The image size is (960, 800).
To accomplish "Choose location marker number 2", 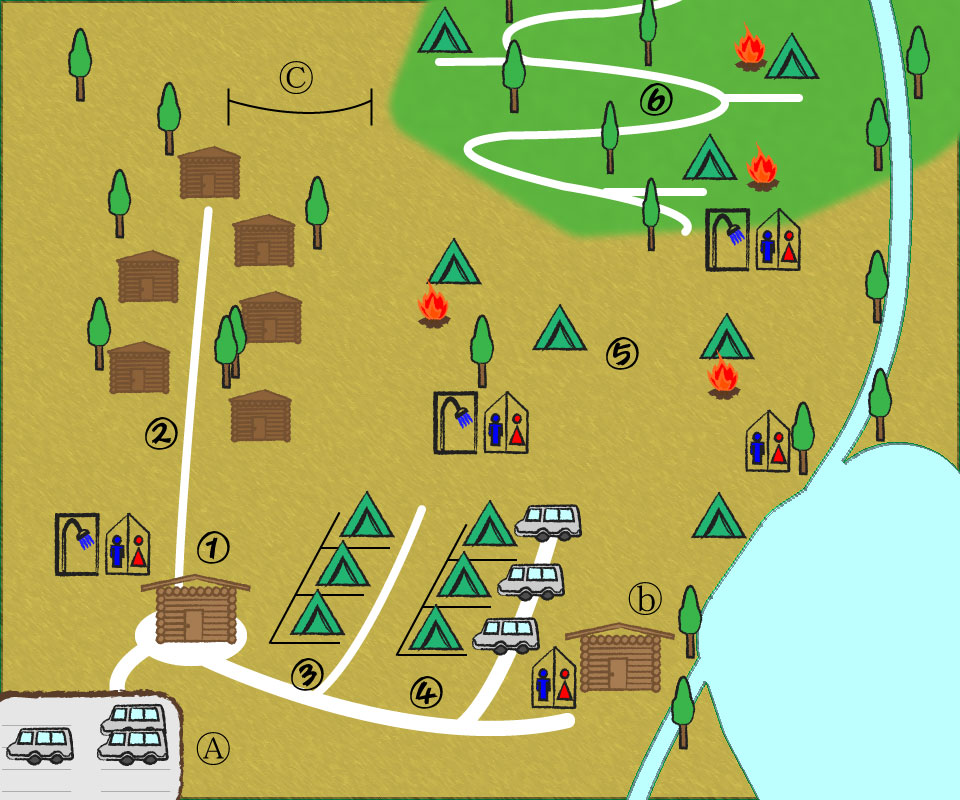I will (161, 432).
